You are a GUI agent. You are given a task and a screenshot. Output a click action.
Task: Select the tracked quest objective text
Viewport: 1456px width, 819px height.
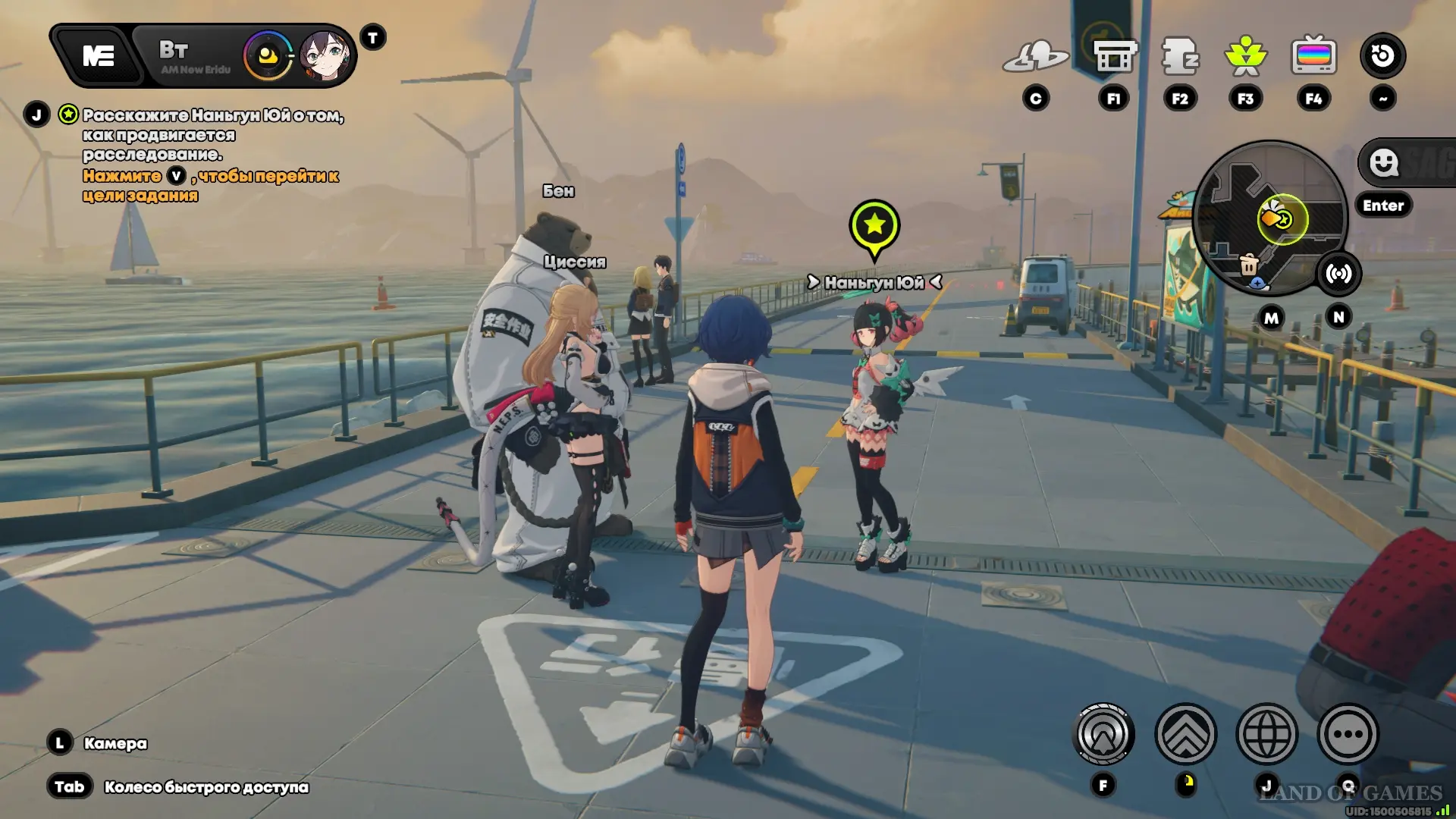click(x=212, y=135)
